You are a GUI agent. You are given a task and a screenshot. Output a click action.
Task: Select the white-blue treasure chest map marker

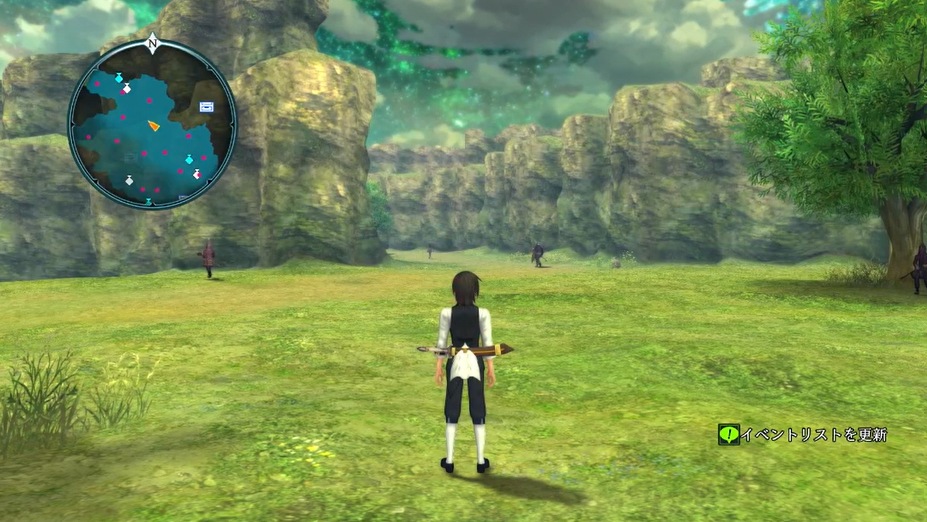pyautogui.click(x=206, y=105)
